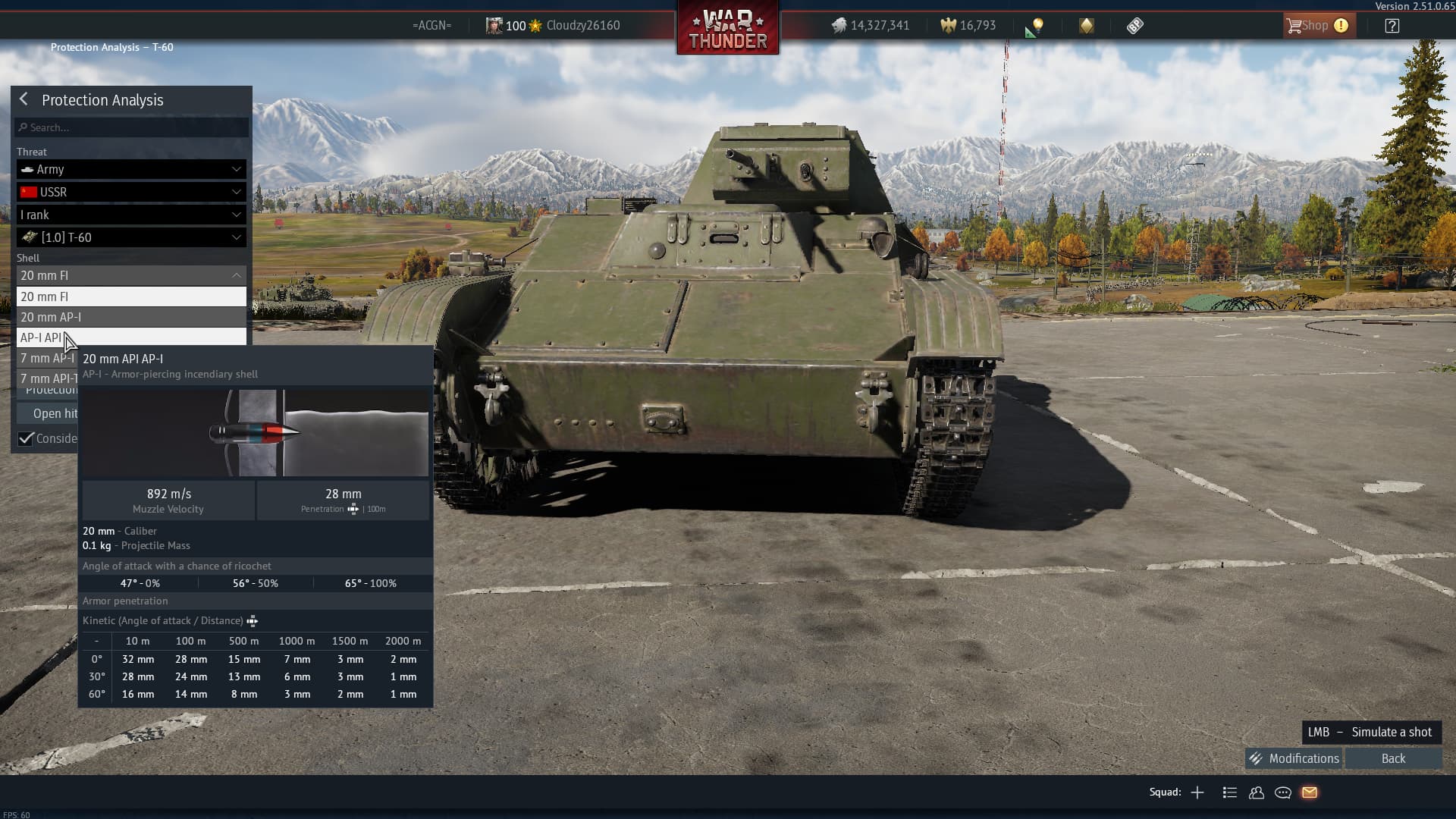
Task: Open the USSR nation dropdown
Action: [x=131, y=192]
